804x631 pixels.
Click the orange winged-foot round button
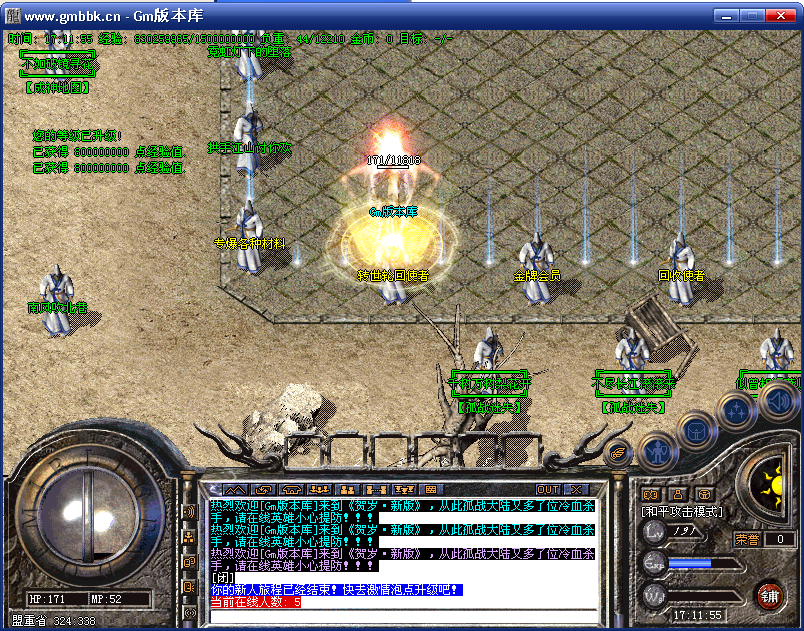[618, 453]
